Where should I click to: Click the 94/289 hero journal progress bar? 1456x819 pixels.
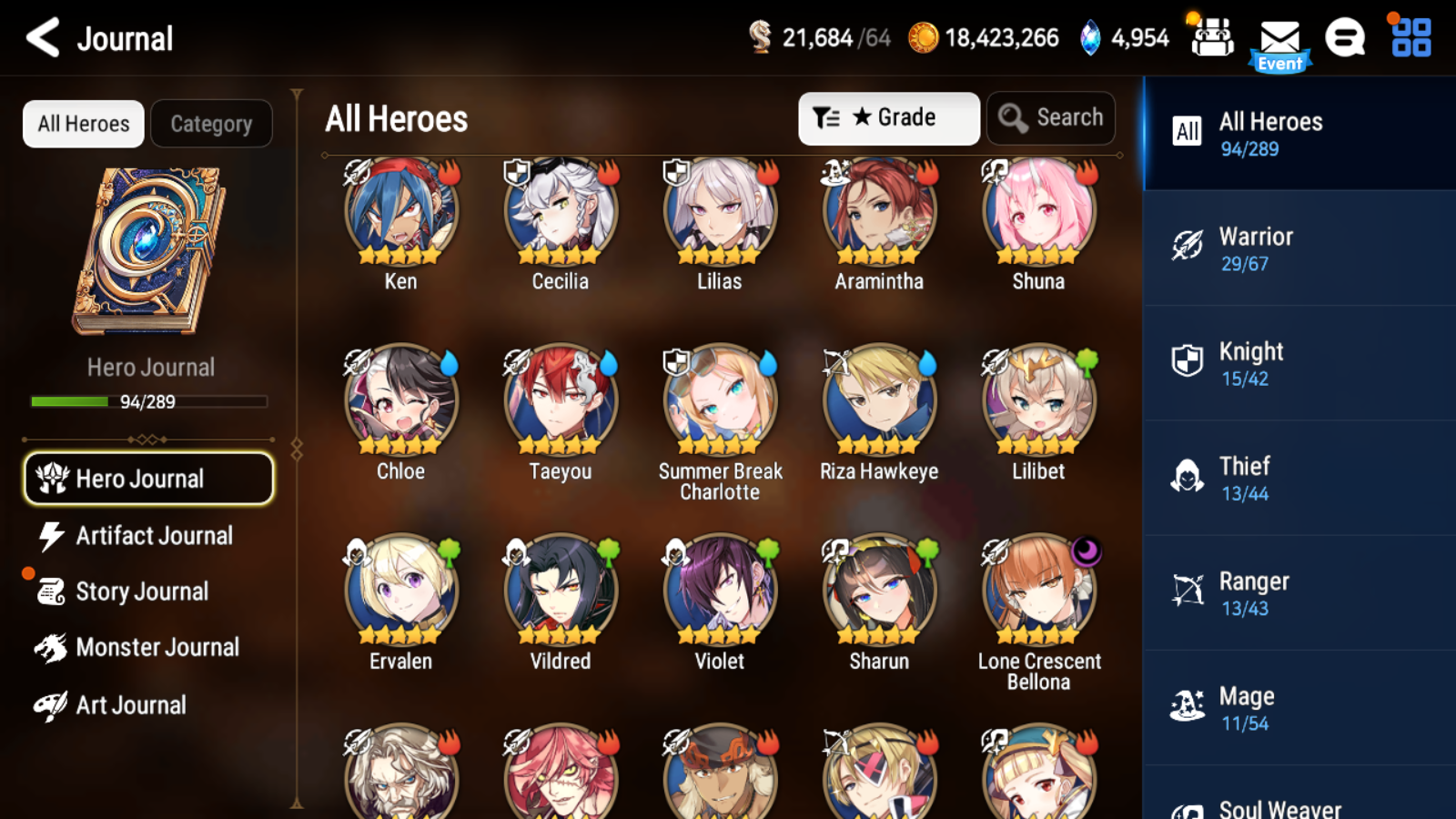click(x=148, y=401)
